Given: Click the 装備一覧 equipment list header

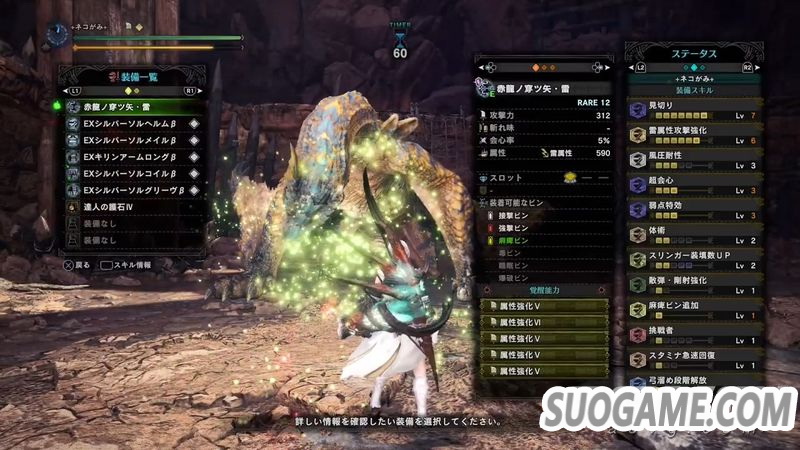Looking at the screenshot, I should [x=135, y=76].
